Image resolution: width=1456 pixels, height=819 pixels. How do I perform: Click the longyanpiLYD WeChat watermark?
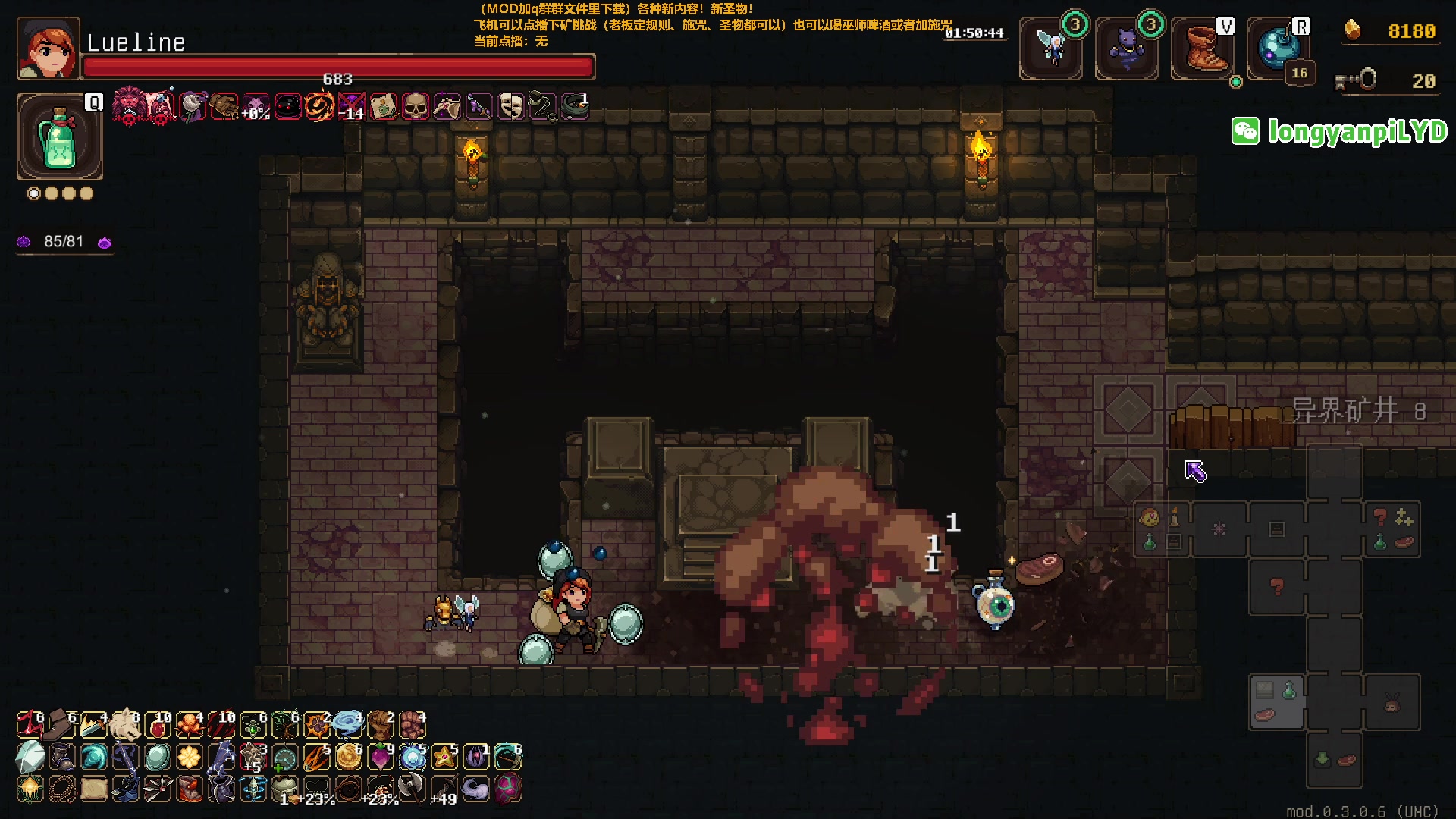[x=1340, y=131]
